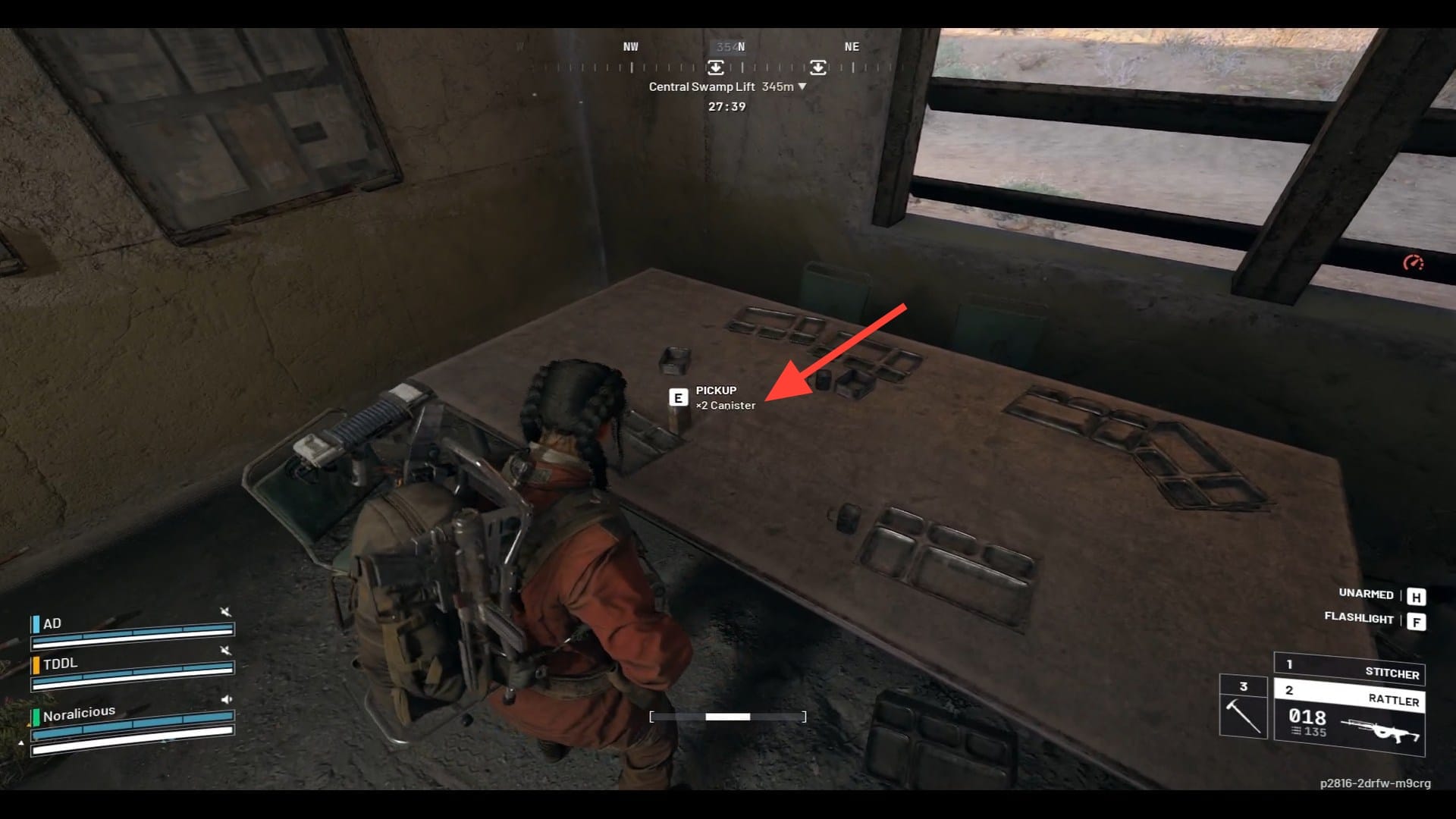Image resolution: width=1456 pixels, height=819 pixels.
Task: Click the left waypoint marker on the compass
Action: (x=716, y=67)
